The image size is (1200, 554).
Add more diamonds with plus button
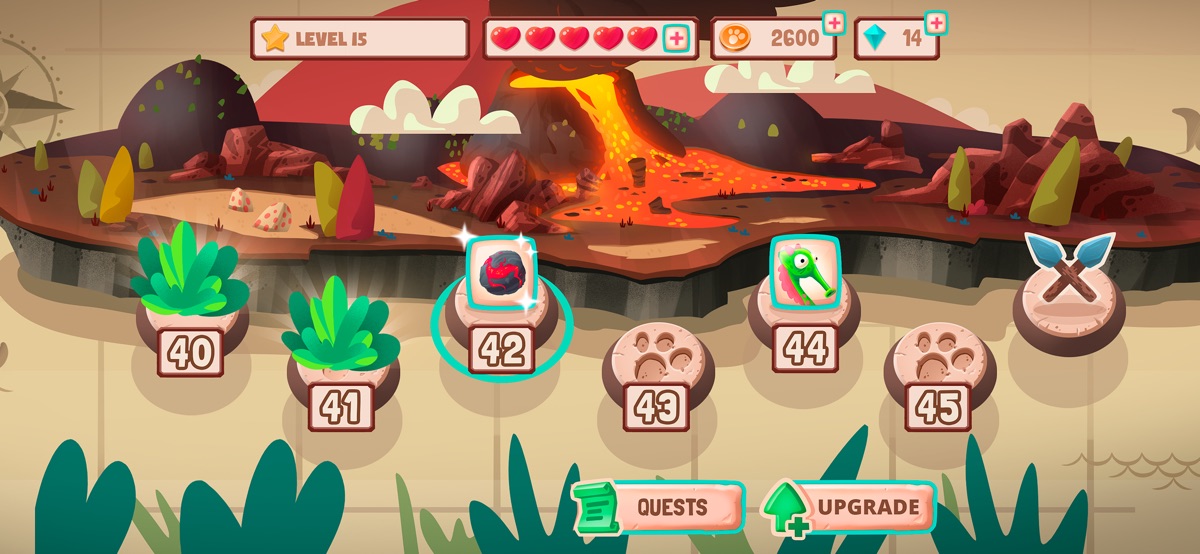pos(936,22)
